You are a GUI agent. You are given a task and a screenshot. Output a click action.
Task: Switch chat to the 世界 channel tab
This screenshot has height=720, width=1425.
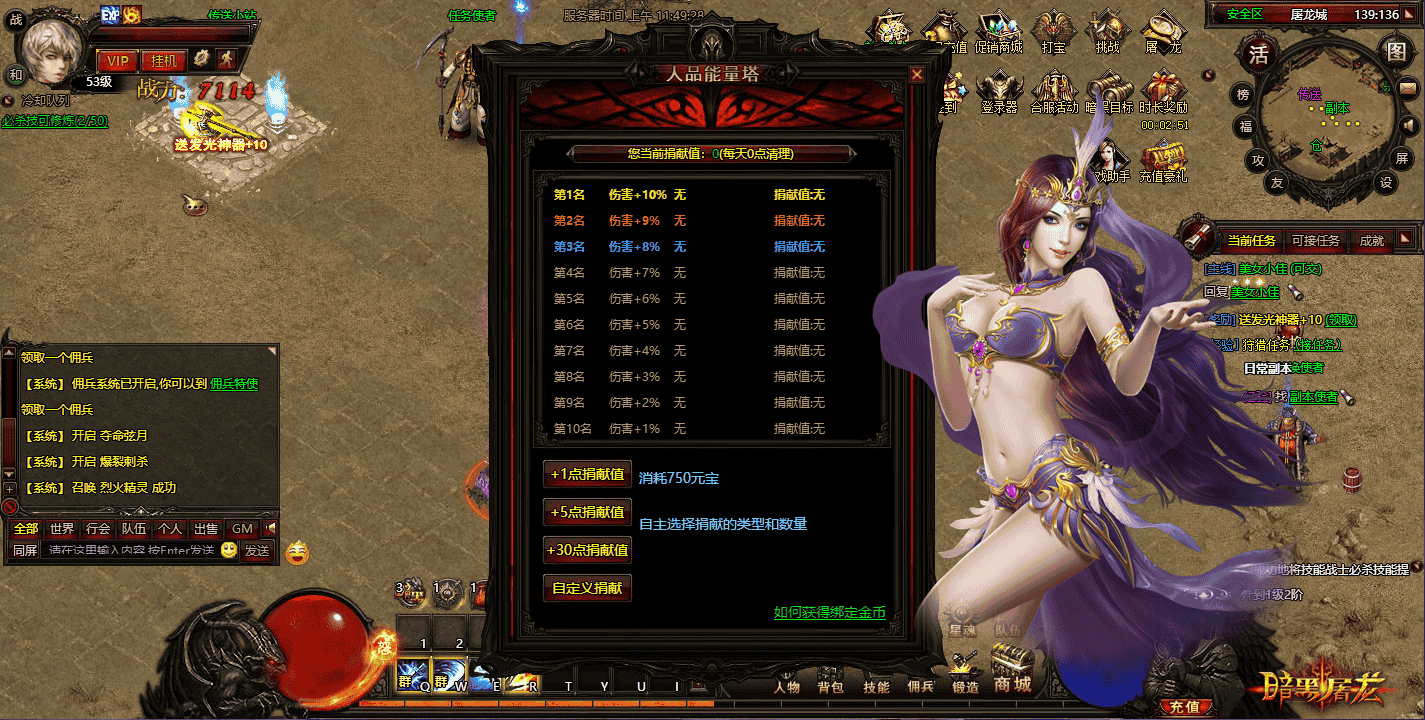pyautogui.click(x=62, y=529)
